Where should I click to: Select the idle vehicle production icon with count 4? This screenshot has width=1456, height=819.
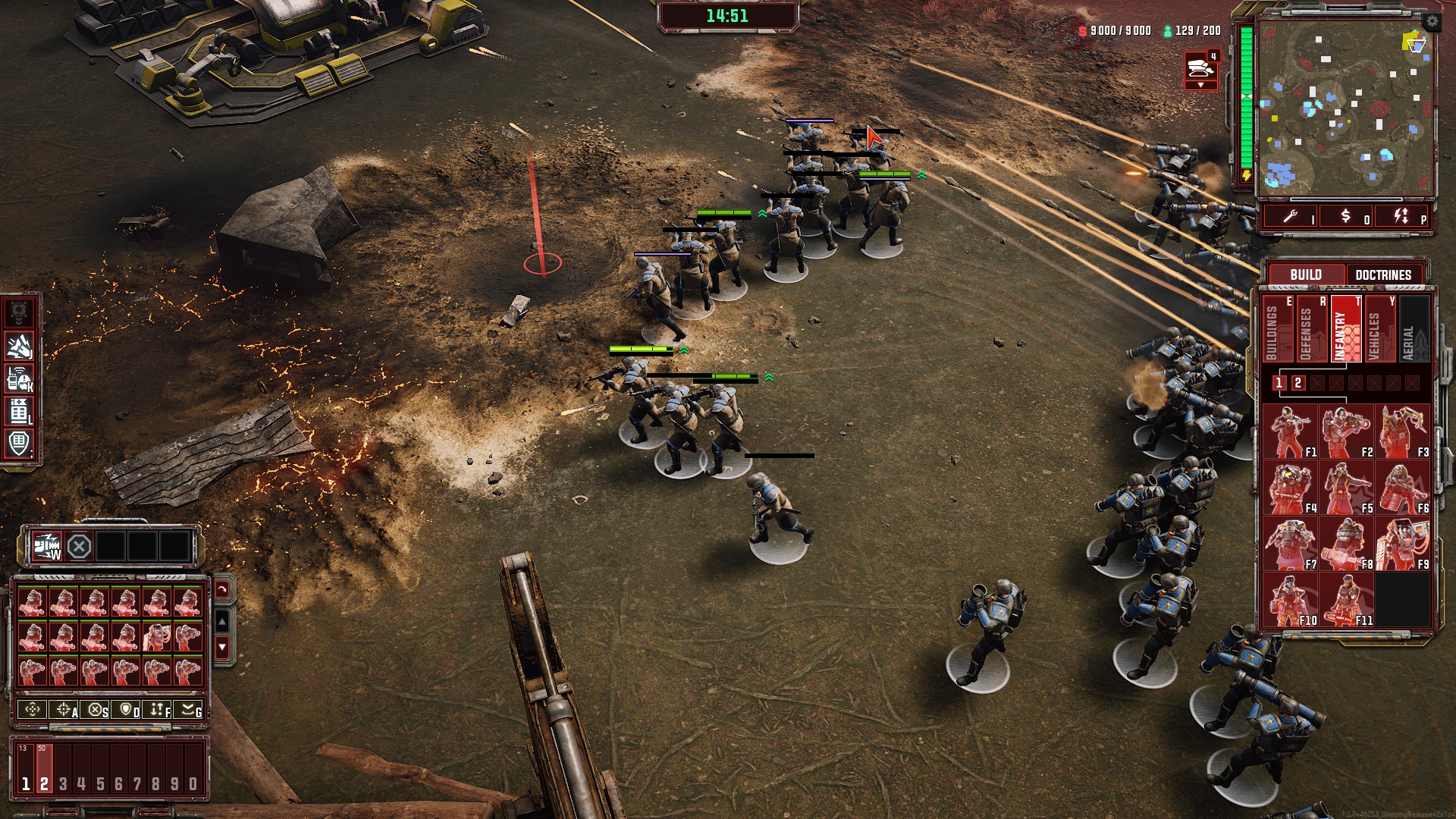click(1200, 68)
